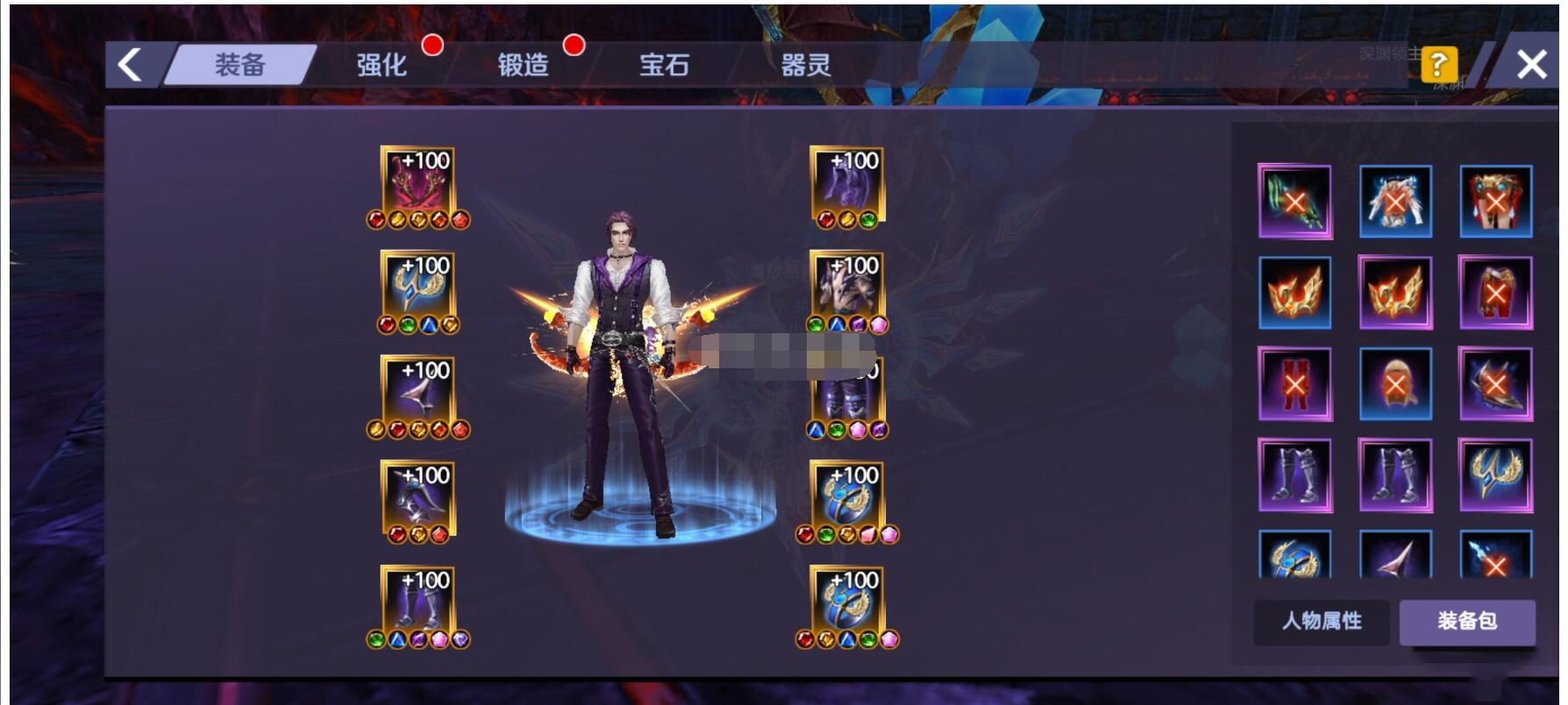This screenshot has width=1568, height=705.
Task: Select the equipped purple cloak slot
Action: [x=846, y=182]
